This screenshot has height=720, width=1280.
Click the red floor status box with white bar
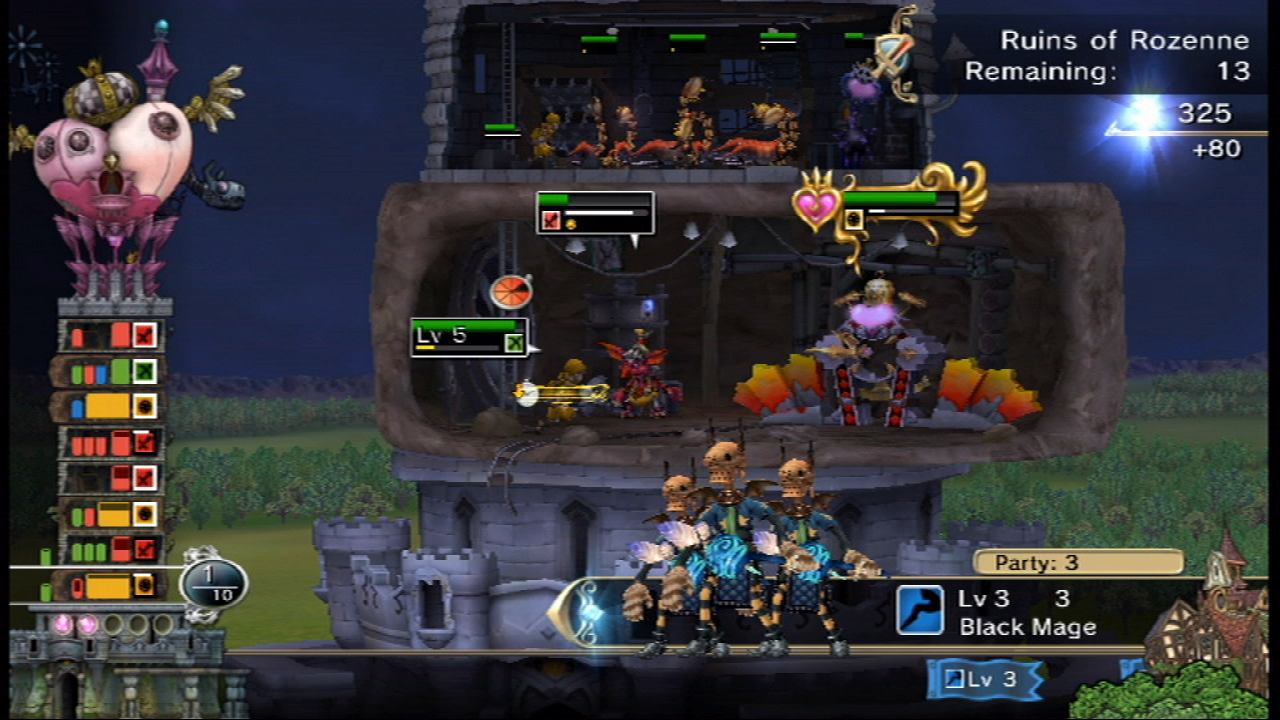click(595, 213)
